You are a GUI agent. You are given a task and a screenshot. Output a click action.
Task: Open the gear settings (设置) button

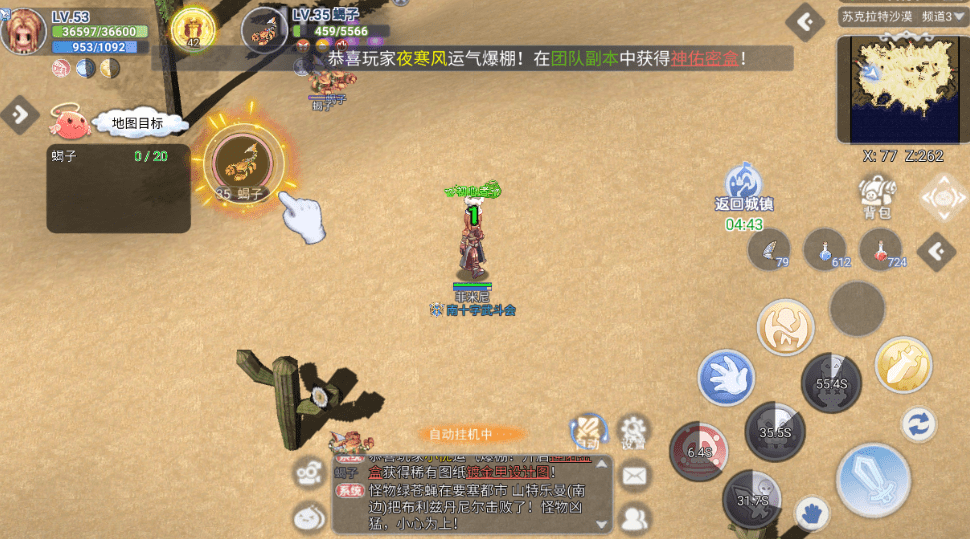pyautogui.click(x=633, y=431)
